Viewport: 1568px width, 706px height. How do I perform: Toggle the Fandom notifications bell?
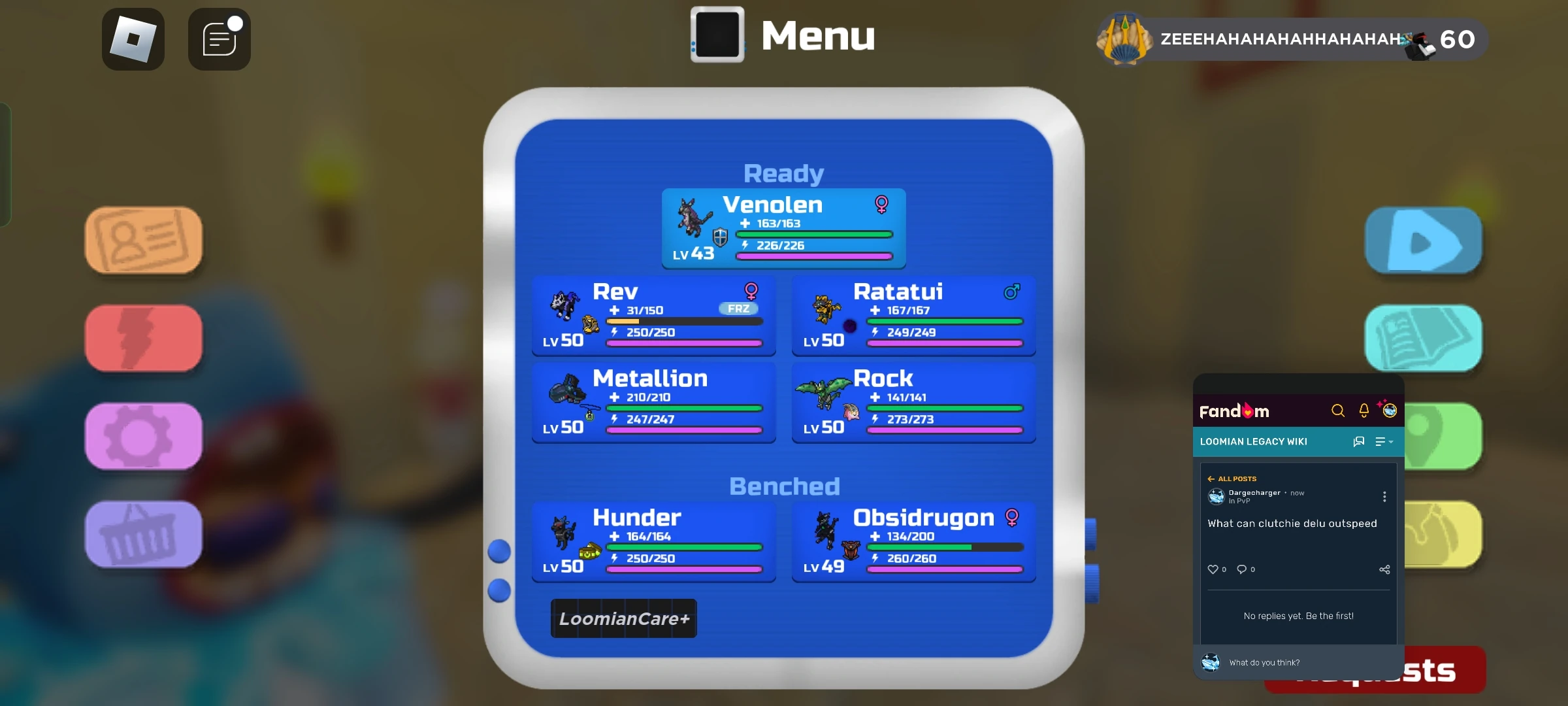pos(1364,411)
